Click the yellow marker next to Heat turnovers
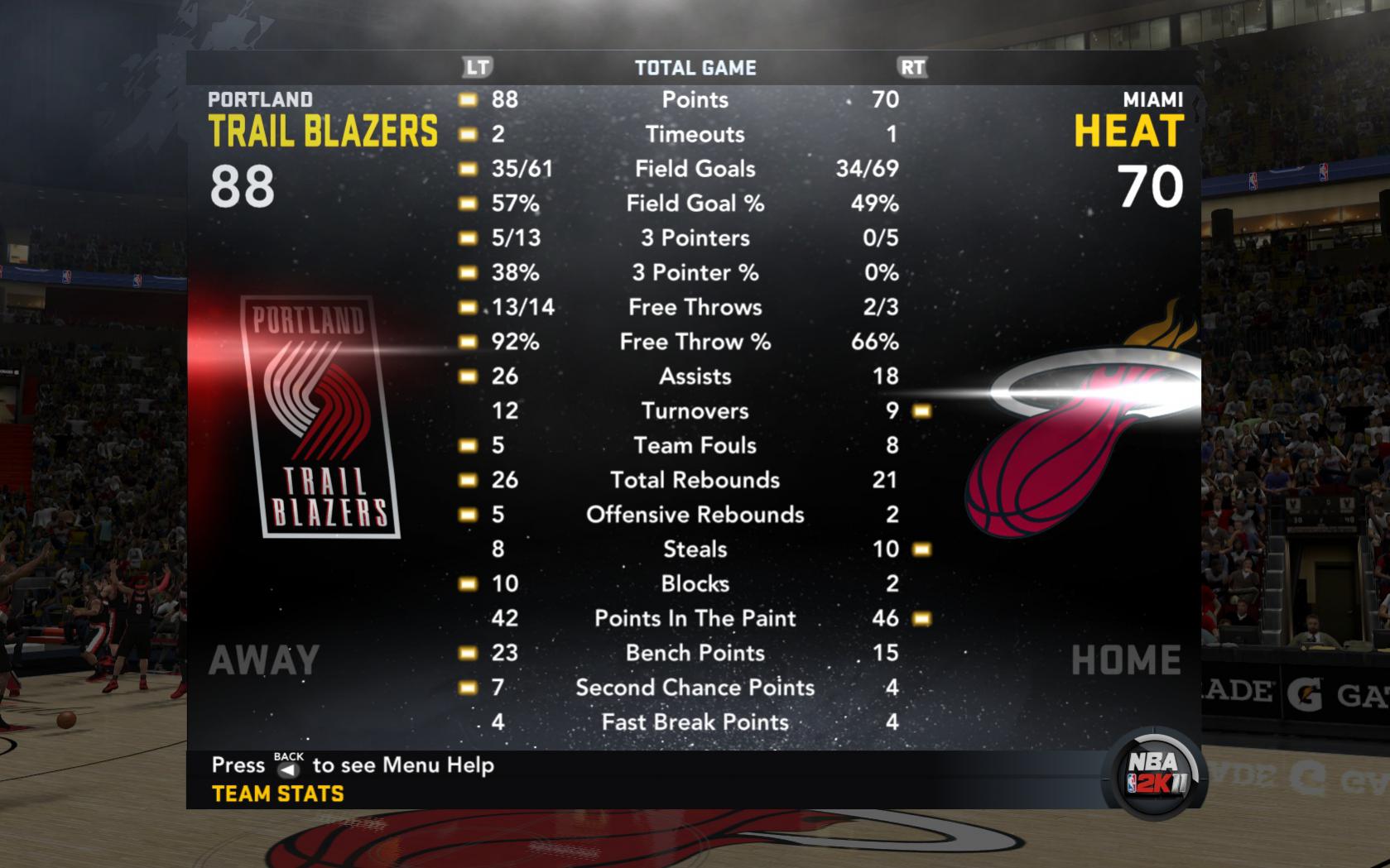This screenshot has width=1390, height=868. pyautogui.click(x=921, y=410)
